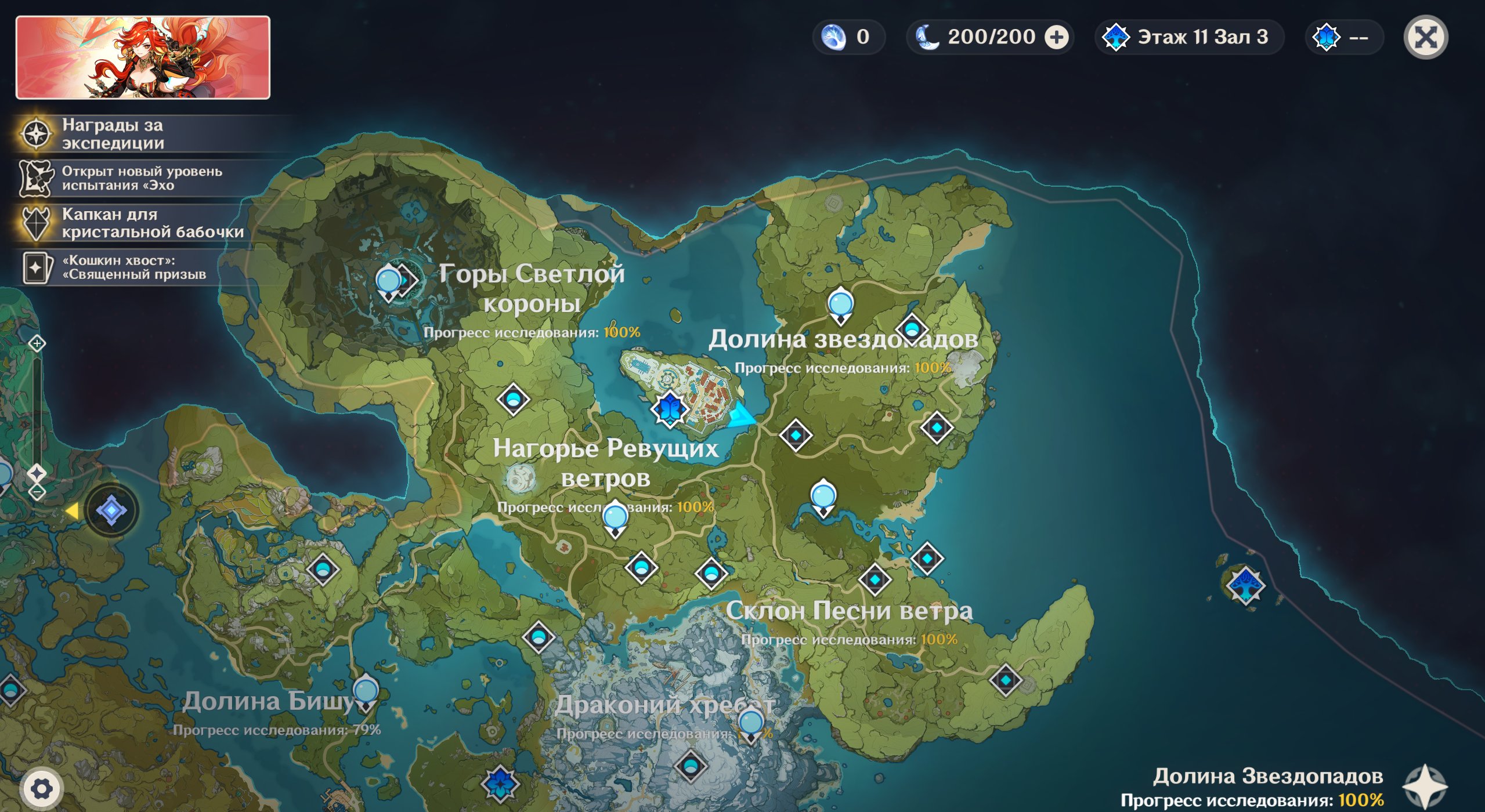Open map settings gear icon

pos(41,788)
